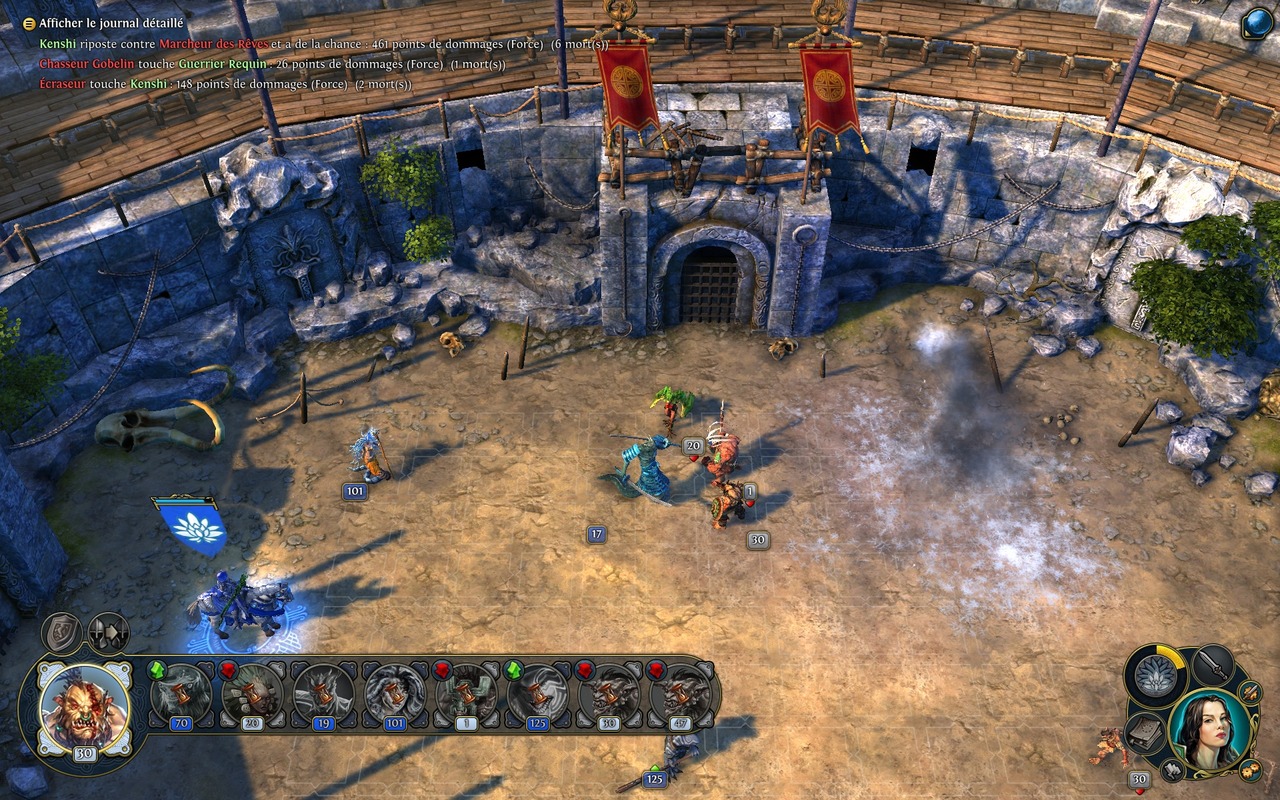Activate the lotus faction ability gauge
This screenshot has width=1280, height=800.
(x=1156, y=676)
